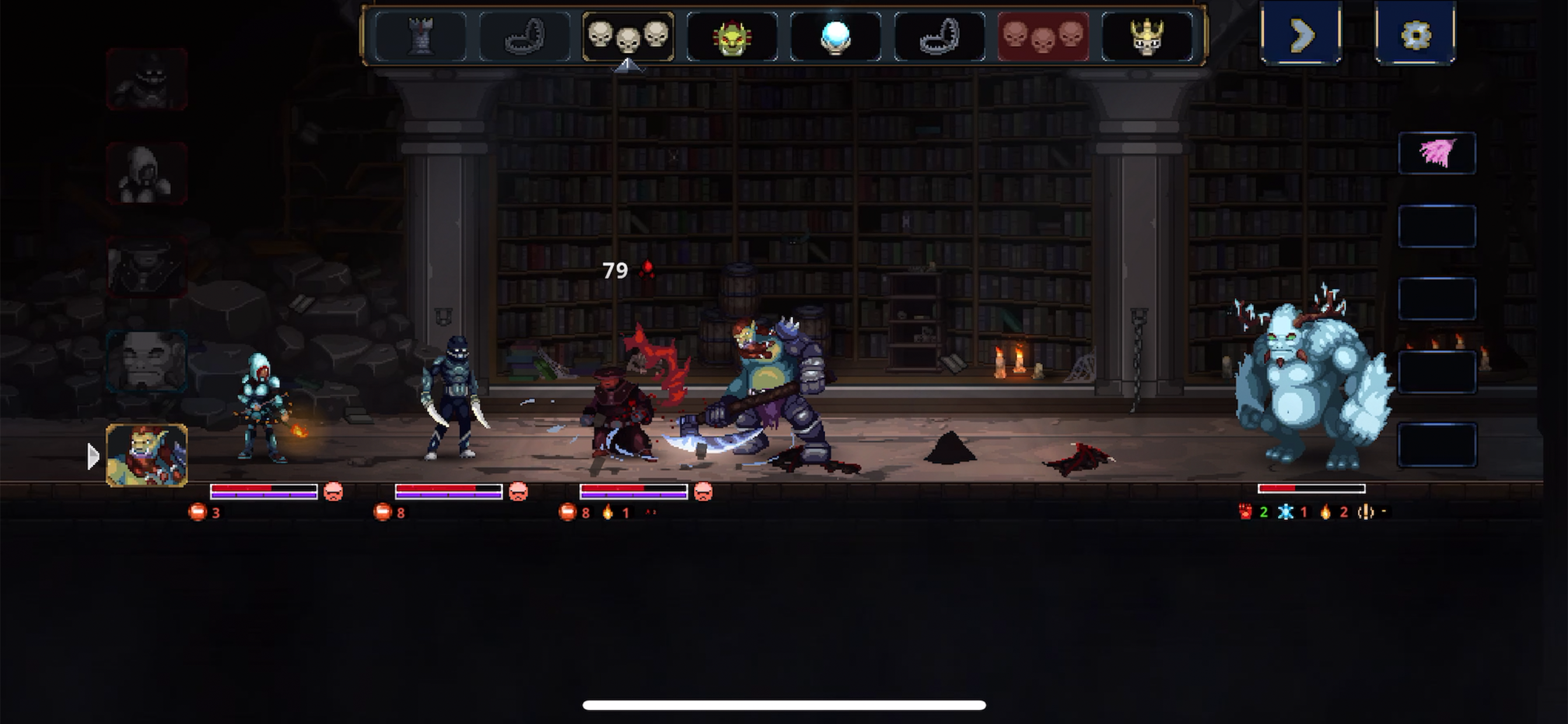1568x724 pixels.
Task: Use the pink feather item slot
Action: pos(1437,153)
